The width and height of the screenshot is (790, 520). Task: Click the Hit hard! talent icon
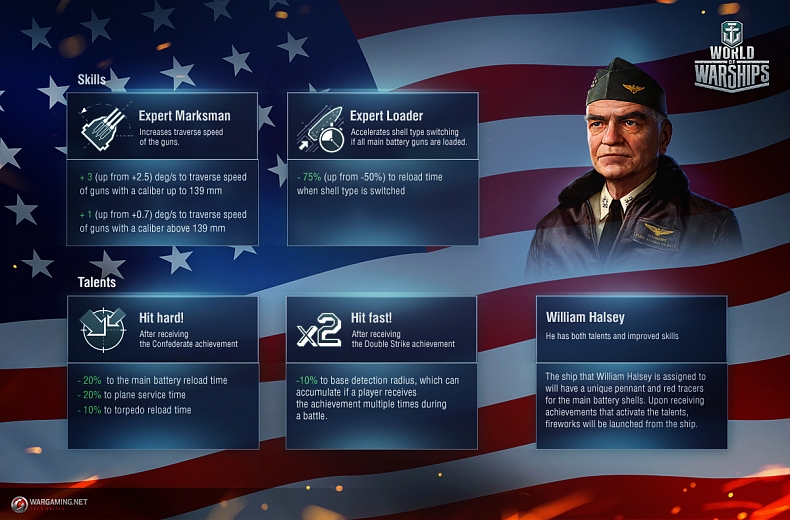point(103,329)
